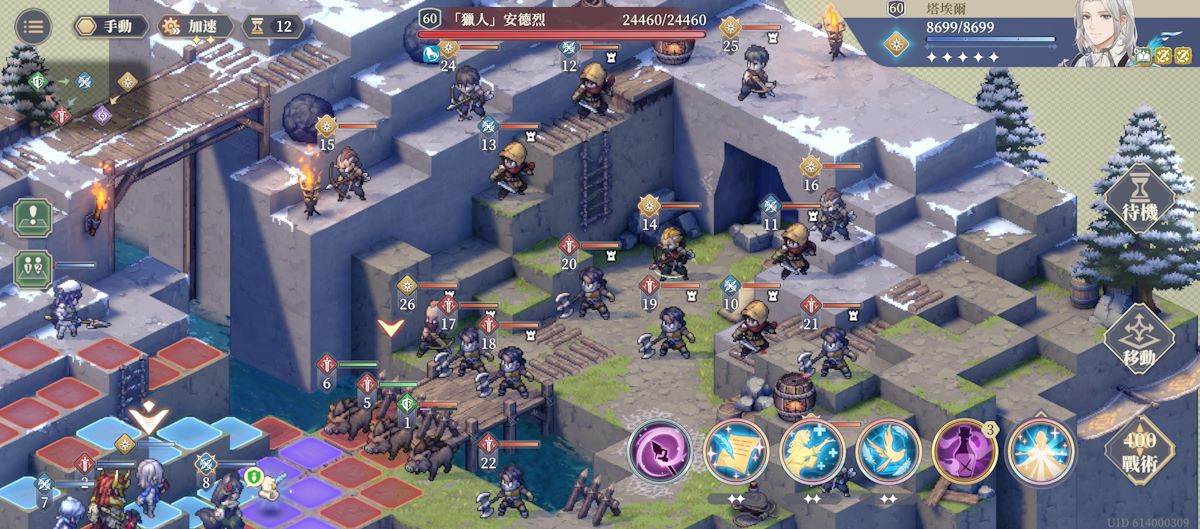Select the open book status icon
This screenshot has height=529, width=1200.
[1143, 56]
